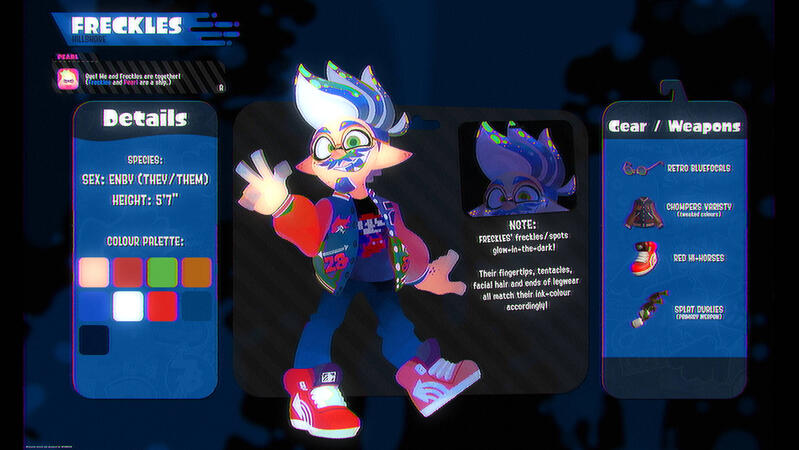Click the peach colour palette swatch

pos(94,272)
